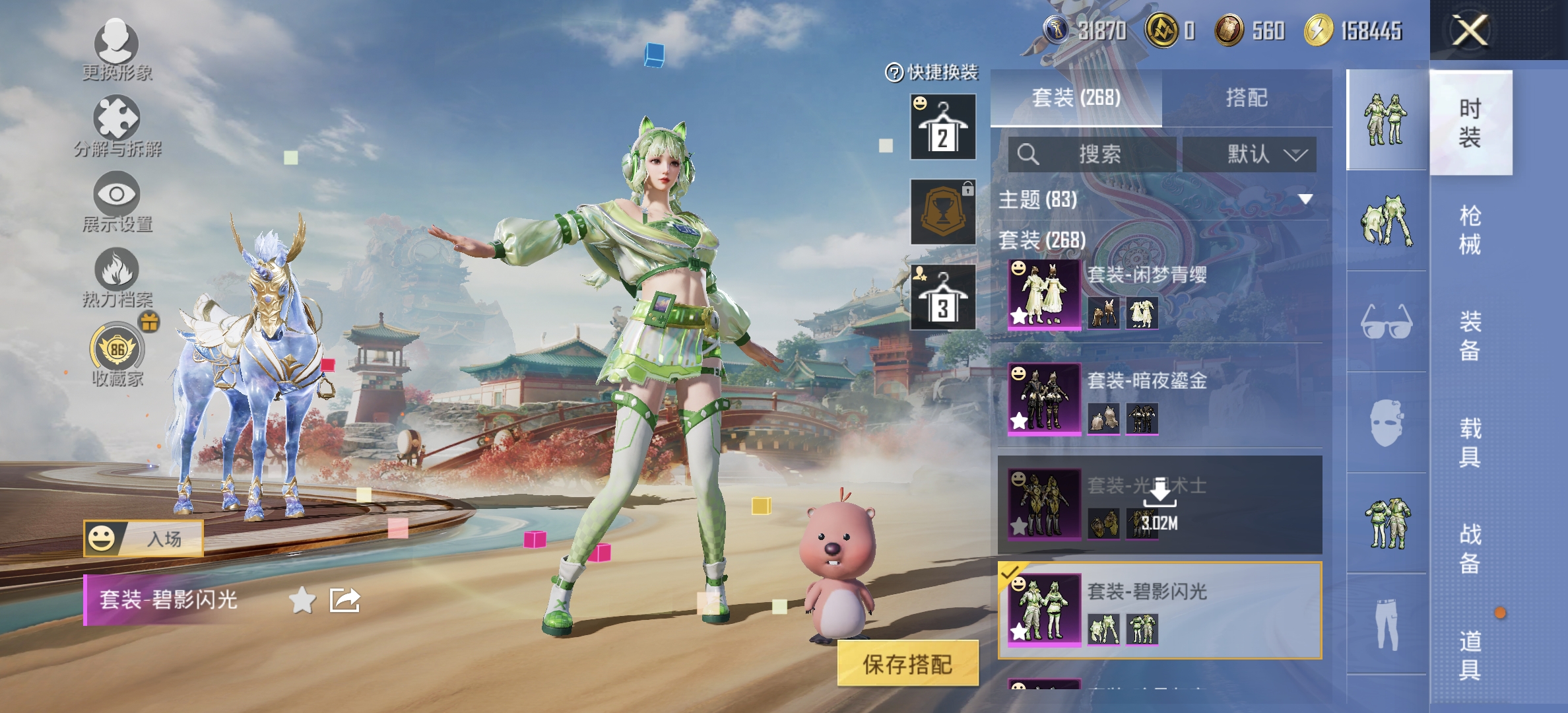Open 更换形象 to change character appearance

pos(115,53)
